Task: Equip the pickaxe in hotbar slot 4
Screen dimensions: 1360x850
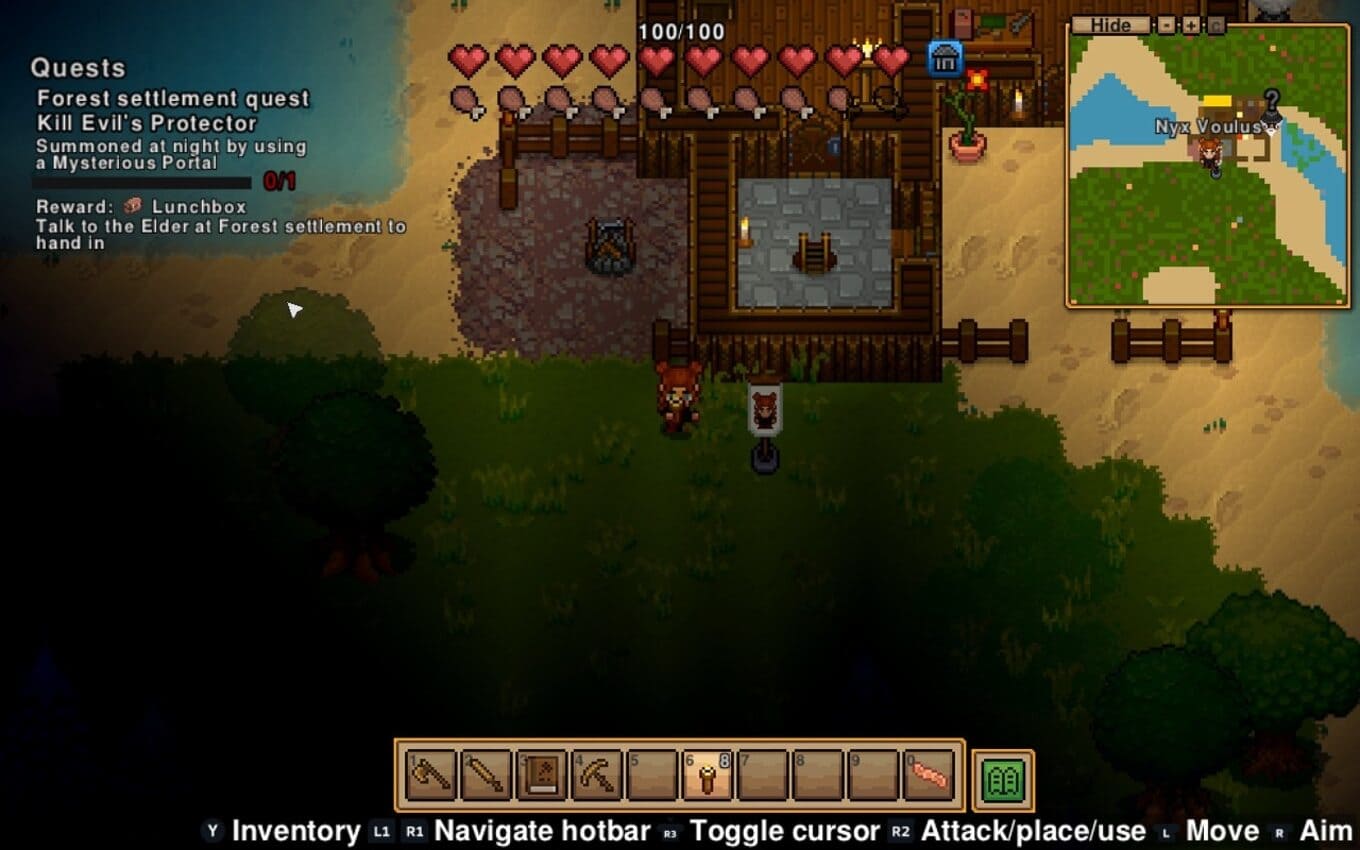Action: [x=597, y=775]
